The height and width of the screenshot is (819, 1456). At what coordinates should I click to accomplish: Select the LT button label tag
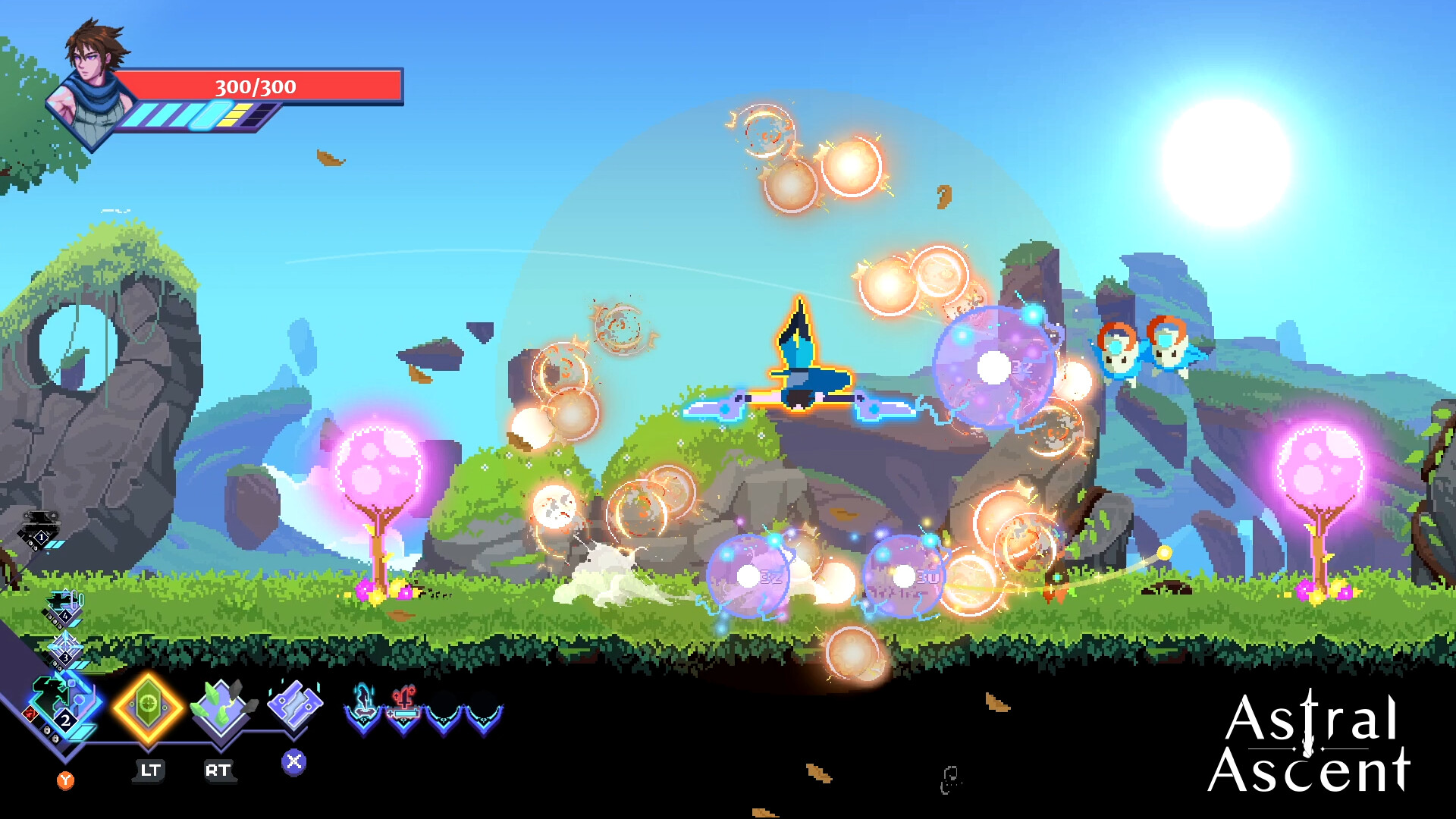pyautogui.click(x=149, y=770)
